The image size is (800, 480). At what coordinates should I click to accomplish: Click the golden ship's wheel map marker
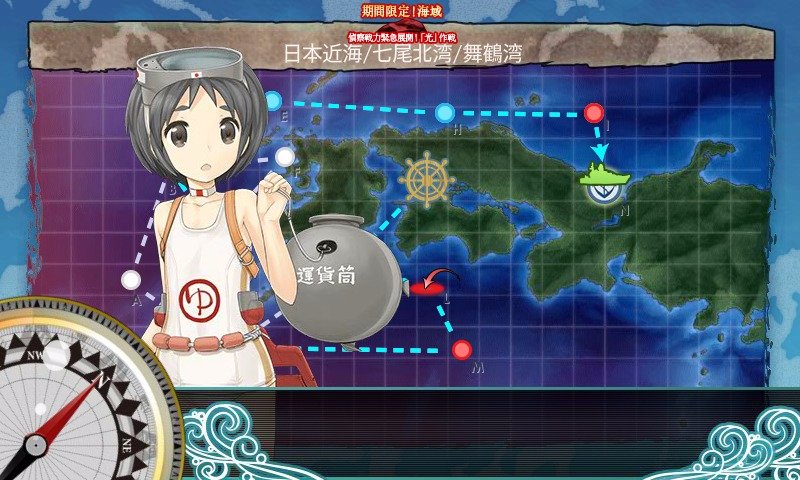tap(426, 181)
